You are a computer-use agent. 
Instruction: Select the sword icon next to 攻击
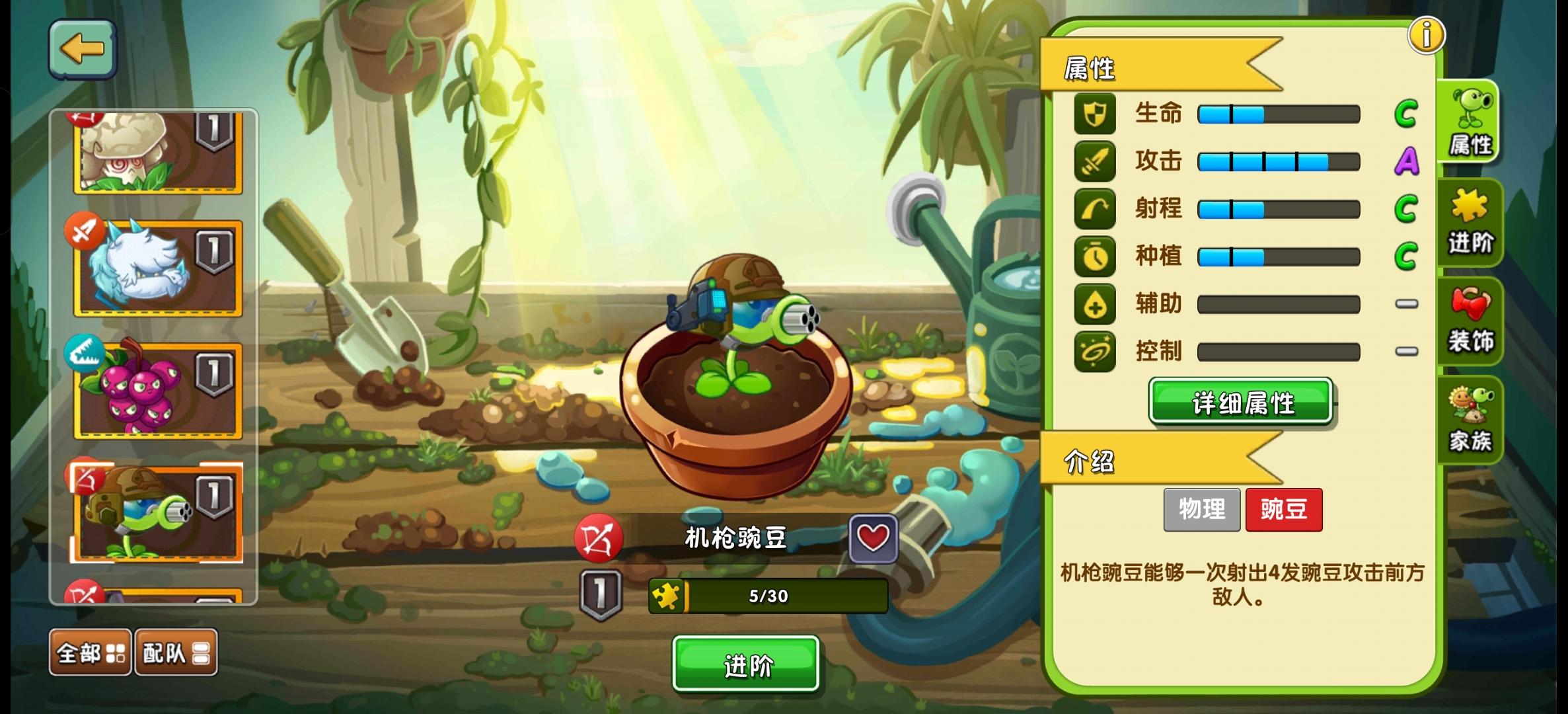1094,161
